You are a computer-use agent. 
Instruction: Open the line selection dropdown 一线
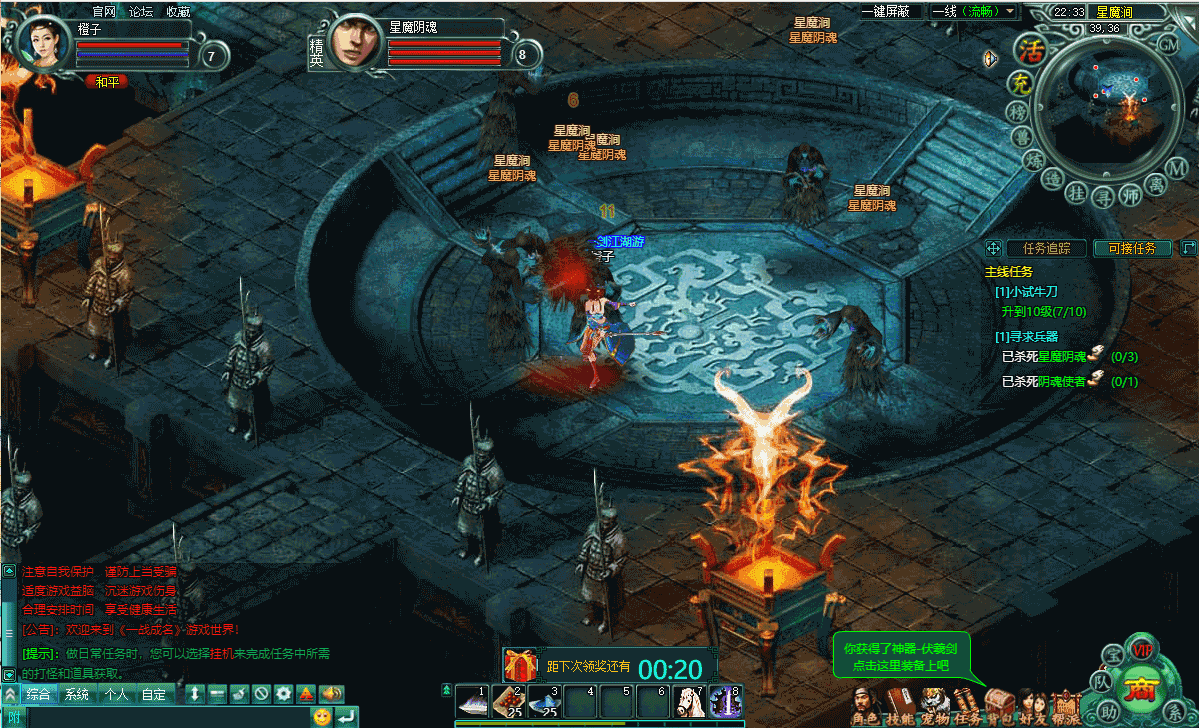click(x=974, y=11)
